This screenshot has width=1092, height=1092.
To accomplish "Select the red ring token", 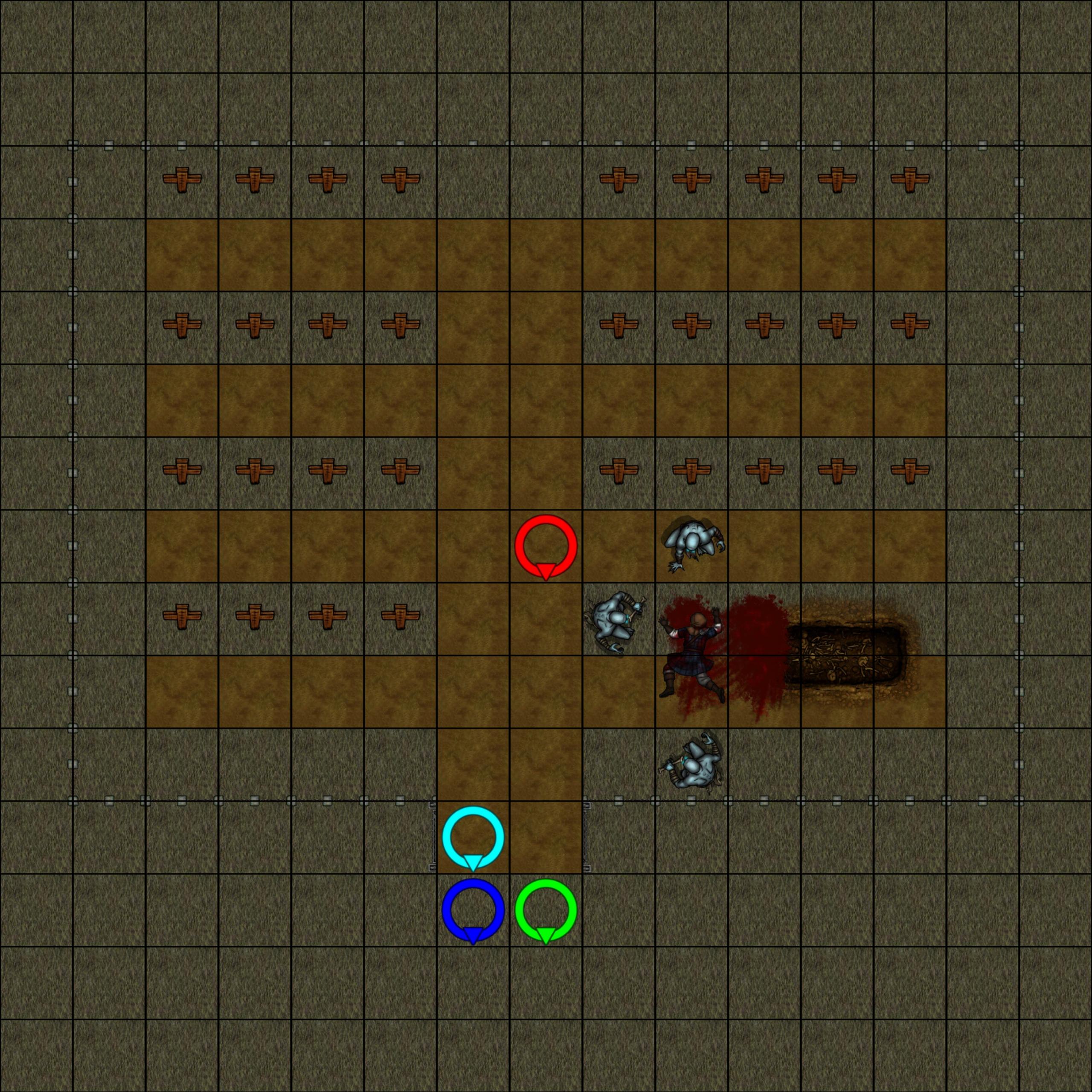I will 546,546.
